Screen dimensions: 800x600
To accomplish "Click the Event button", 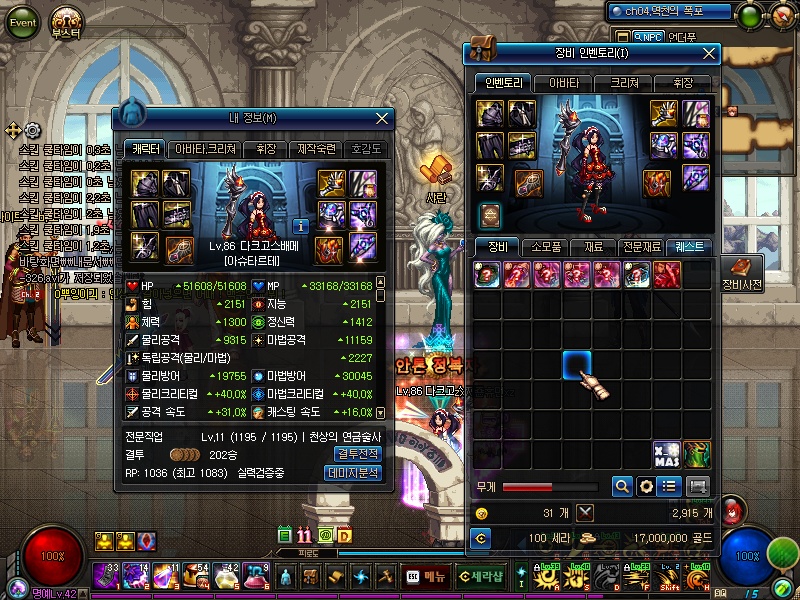I will coord(22,22).
